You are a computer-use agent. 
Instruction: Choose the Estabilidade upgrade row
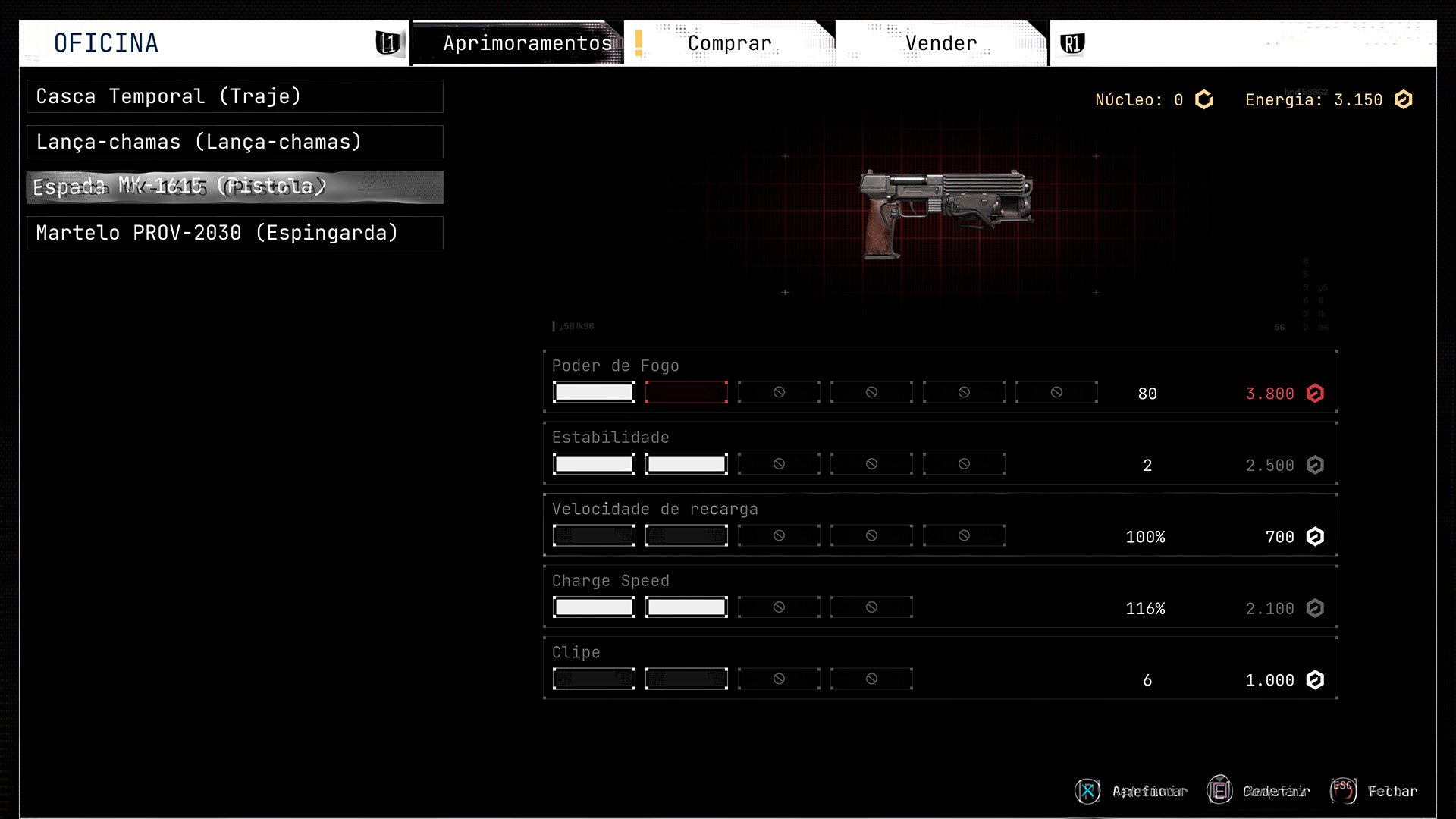940,453
